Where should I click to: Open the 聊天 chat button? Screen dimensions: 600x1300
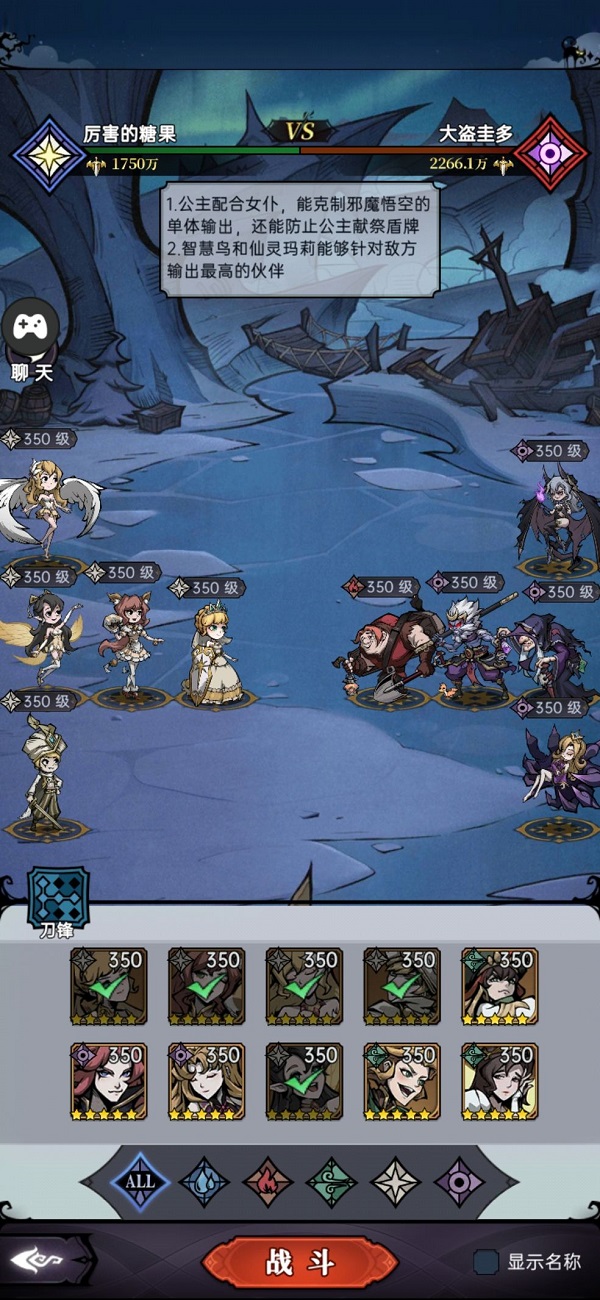click(31, 340)
